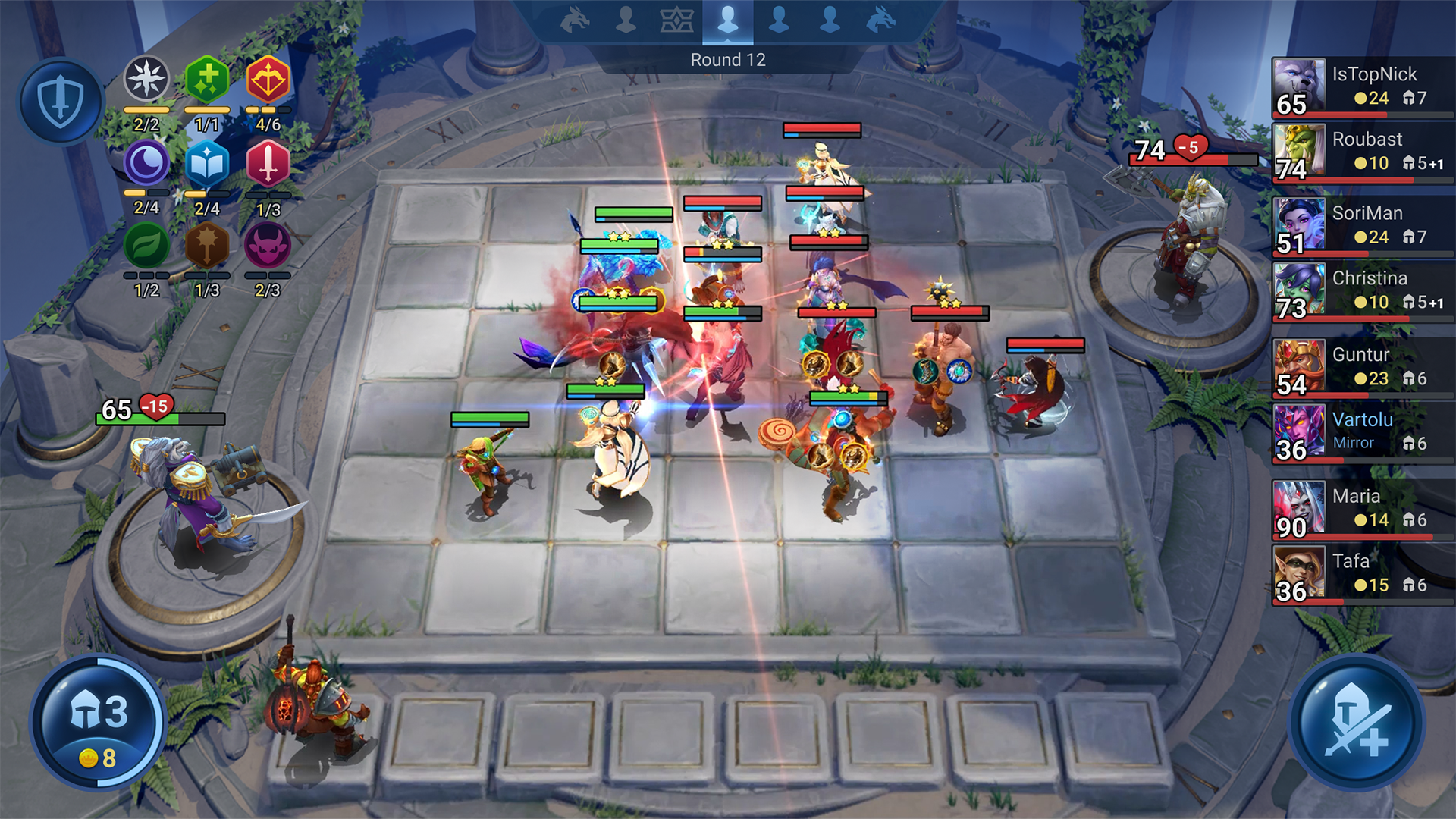Screen dimensions: 1456x819
Task: Expand the dragon icon on top bar right
Action: coord(881,20)
